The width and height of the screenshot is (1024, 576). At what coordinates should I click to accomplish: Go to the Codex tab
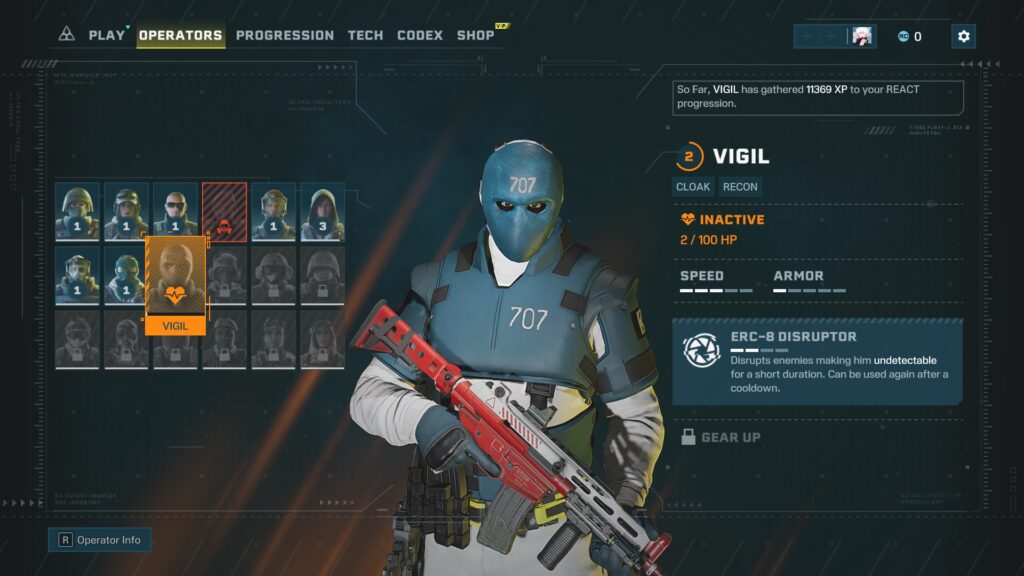click(420, 36)
